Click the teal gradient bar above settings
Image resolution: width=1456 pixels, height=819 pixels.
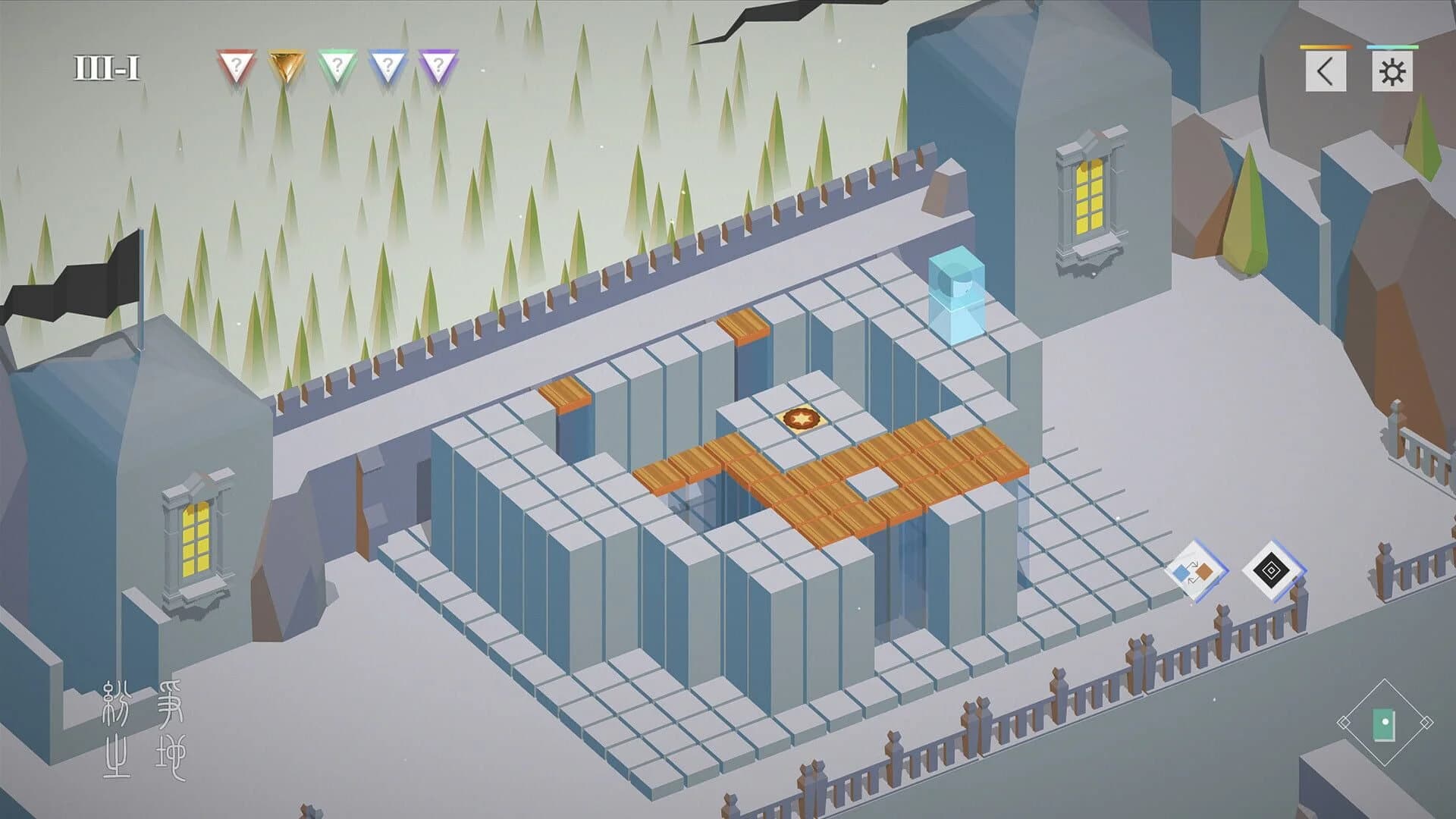(x=1392, y=48)
